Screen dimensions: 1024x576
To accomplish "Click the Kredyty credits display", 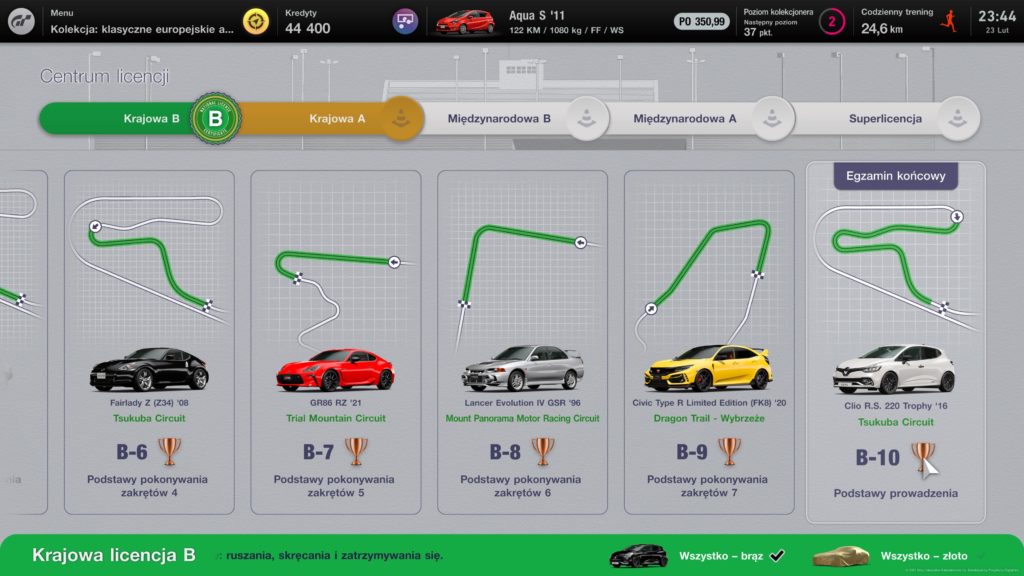I will (308, 22).
